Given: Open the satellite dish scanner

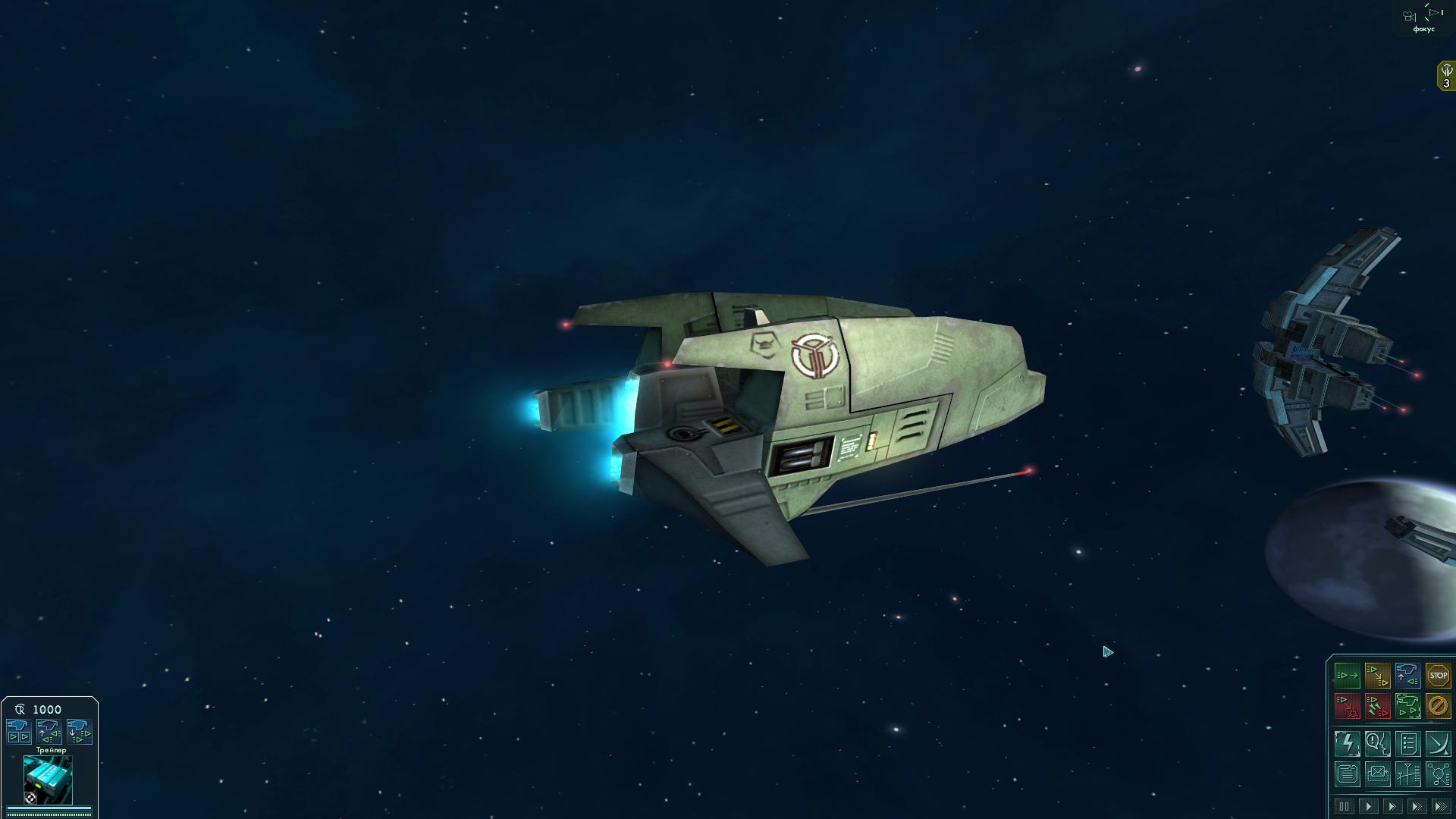Looking at the screenshot, I should click(x=1438, y=744).
